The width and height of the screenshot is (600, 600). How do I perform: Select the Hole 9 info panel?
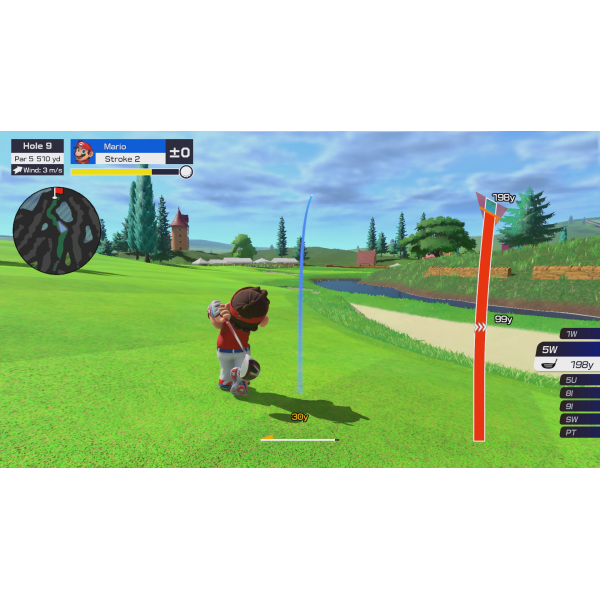coord(37,146)
